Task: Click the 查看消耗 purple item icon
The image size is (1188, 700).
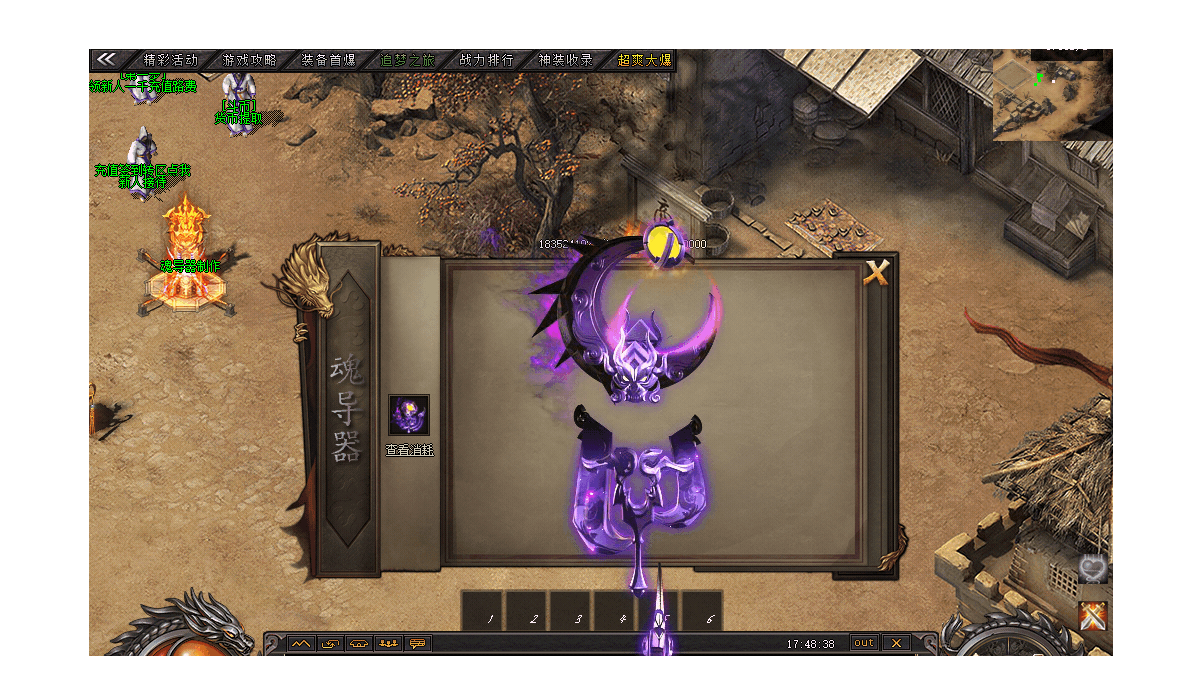Action: point(409,415)
